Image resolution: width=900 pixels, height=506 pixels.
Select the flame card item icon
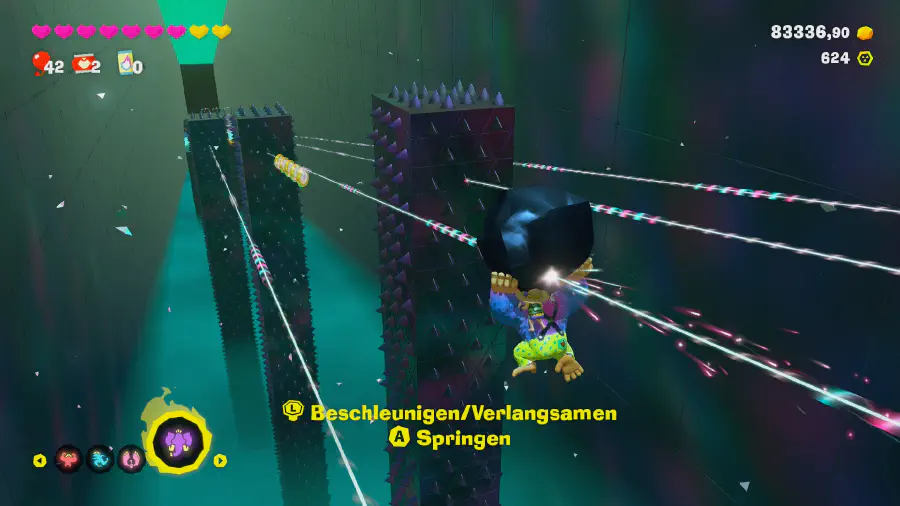click(x=126, y=63)
